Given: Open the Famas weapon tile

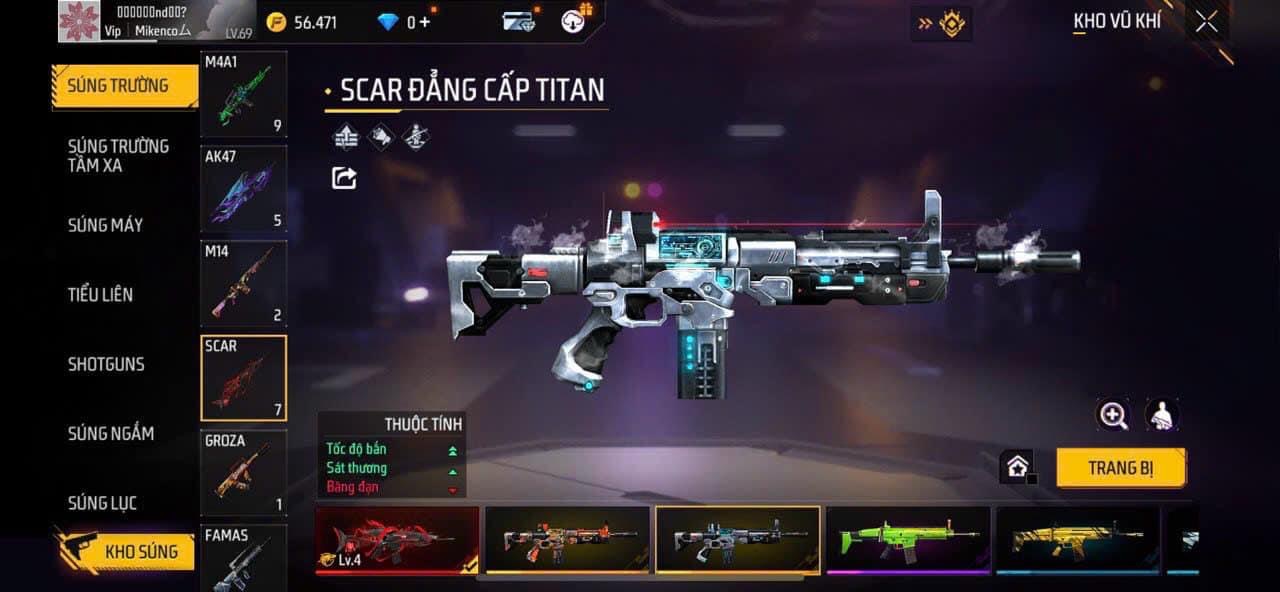Looking at the screenshot, I should 243,558.
